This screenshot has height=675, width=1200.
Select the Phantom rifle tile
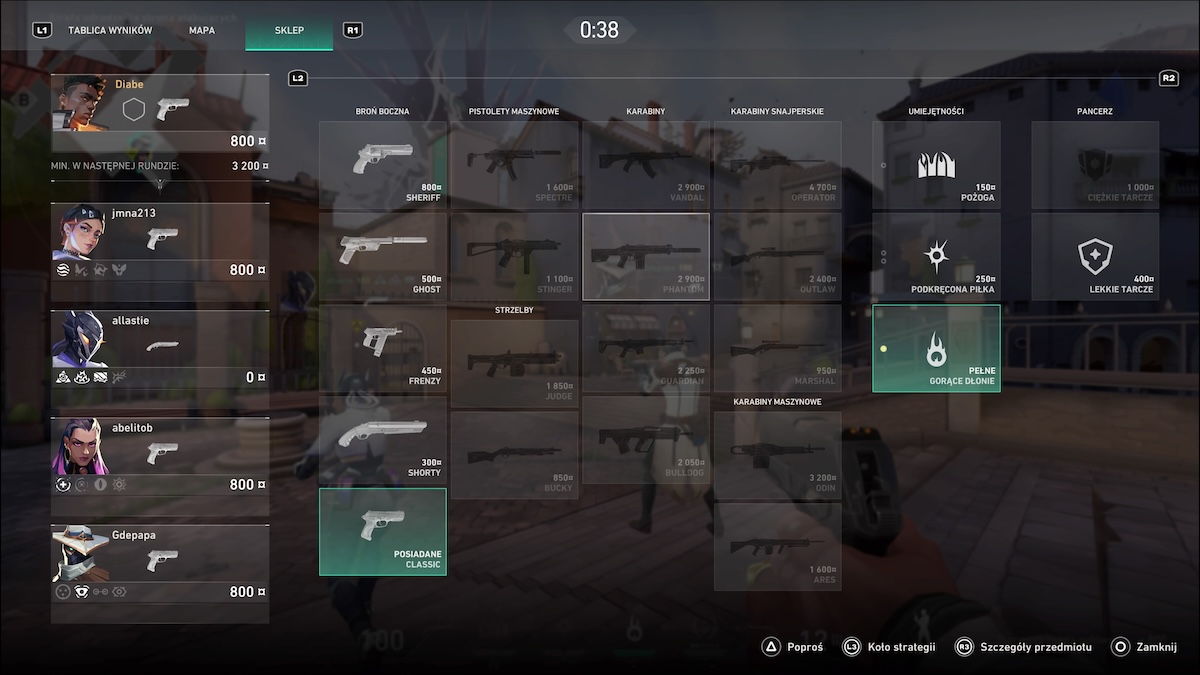click(x=646, y=256)
